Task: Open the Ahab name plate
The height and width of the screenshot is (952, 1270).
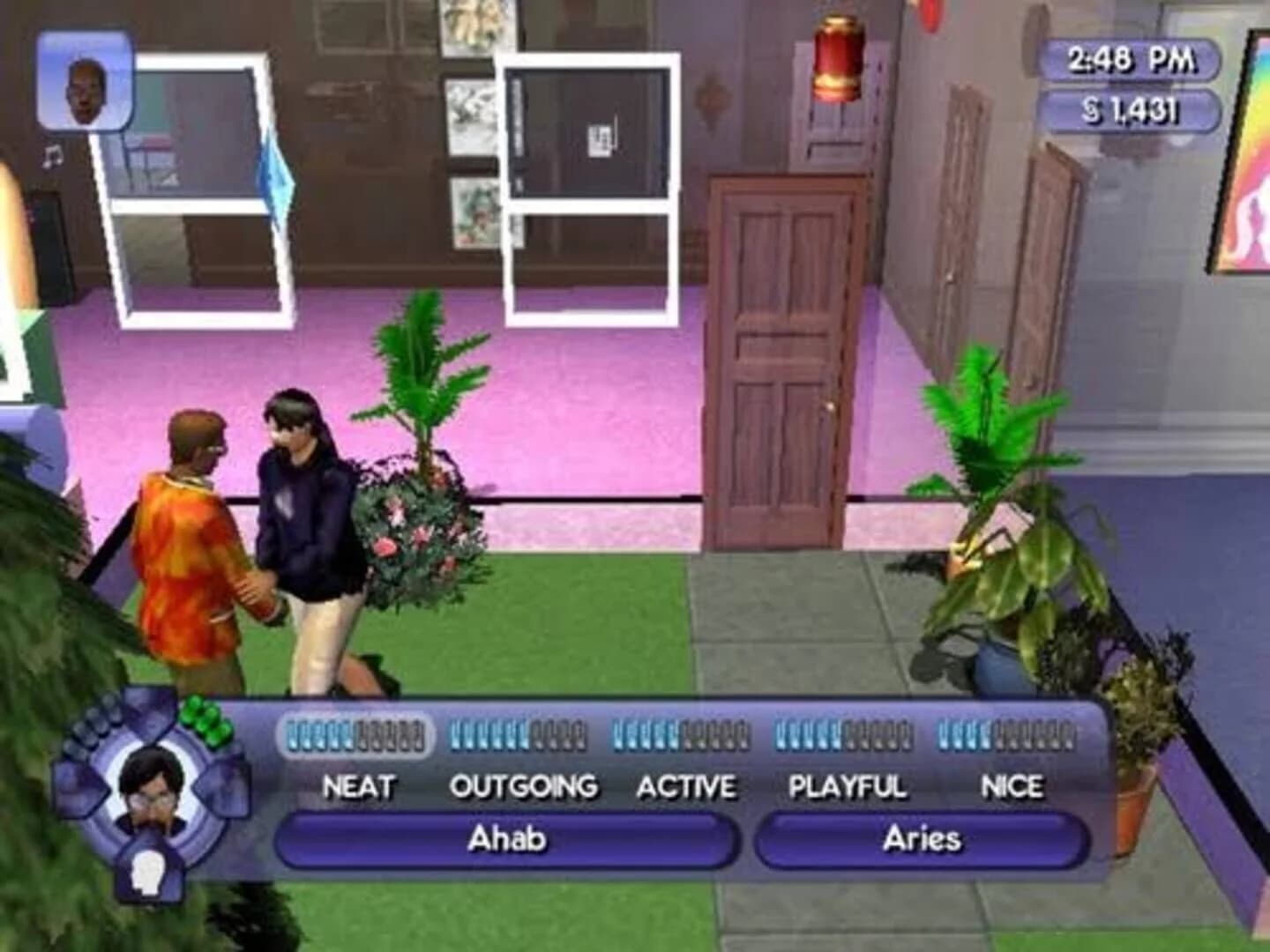Action: [507, 840]
